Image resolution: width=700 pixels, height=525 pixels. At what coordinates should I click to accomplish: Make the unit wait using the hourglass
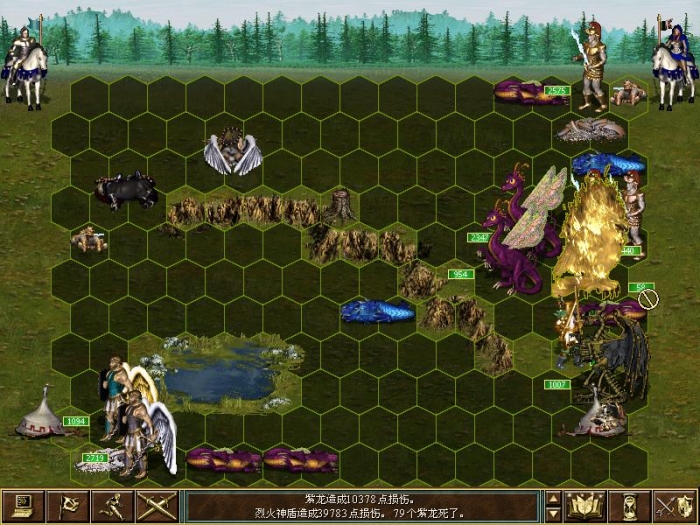[x=630, y=506]
